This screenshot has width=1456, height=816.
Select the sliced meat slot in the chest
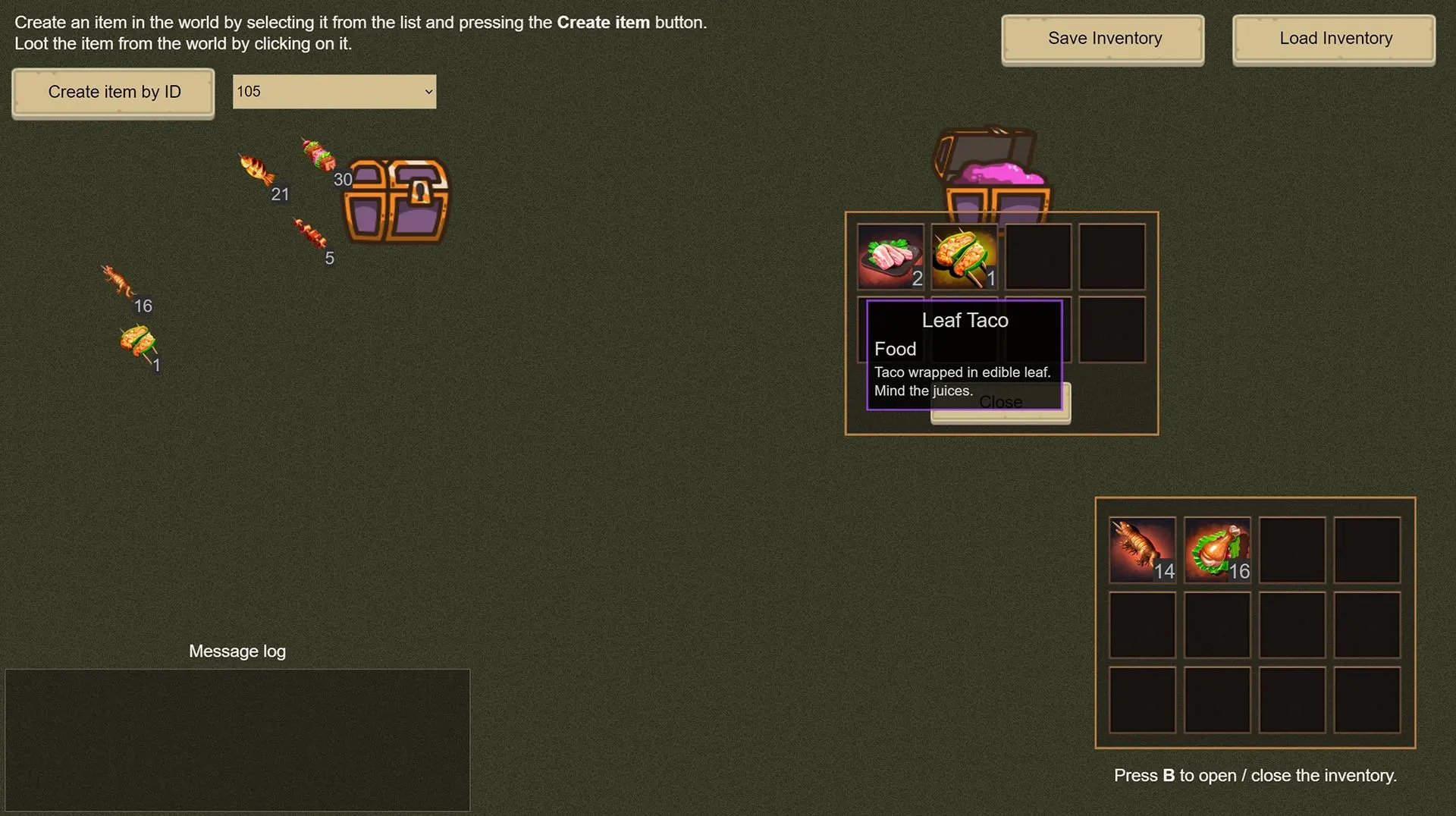tap(890, 256)
